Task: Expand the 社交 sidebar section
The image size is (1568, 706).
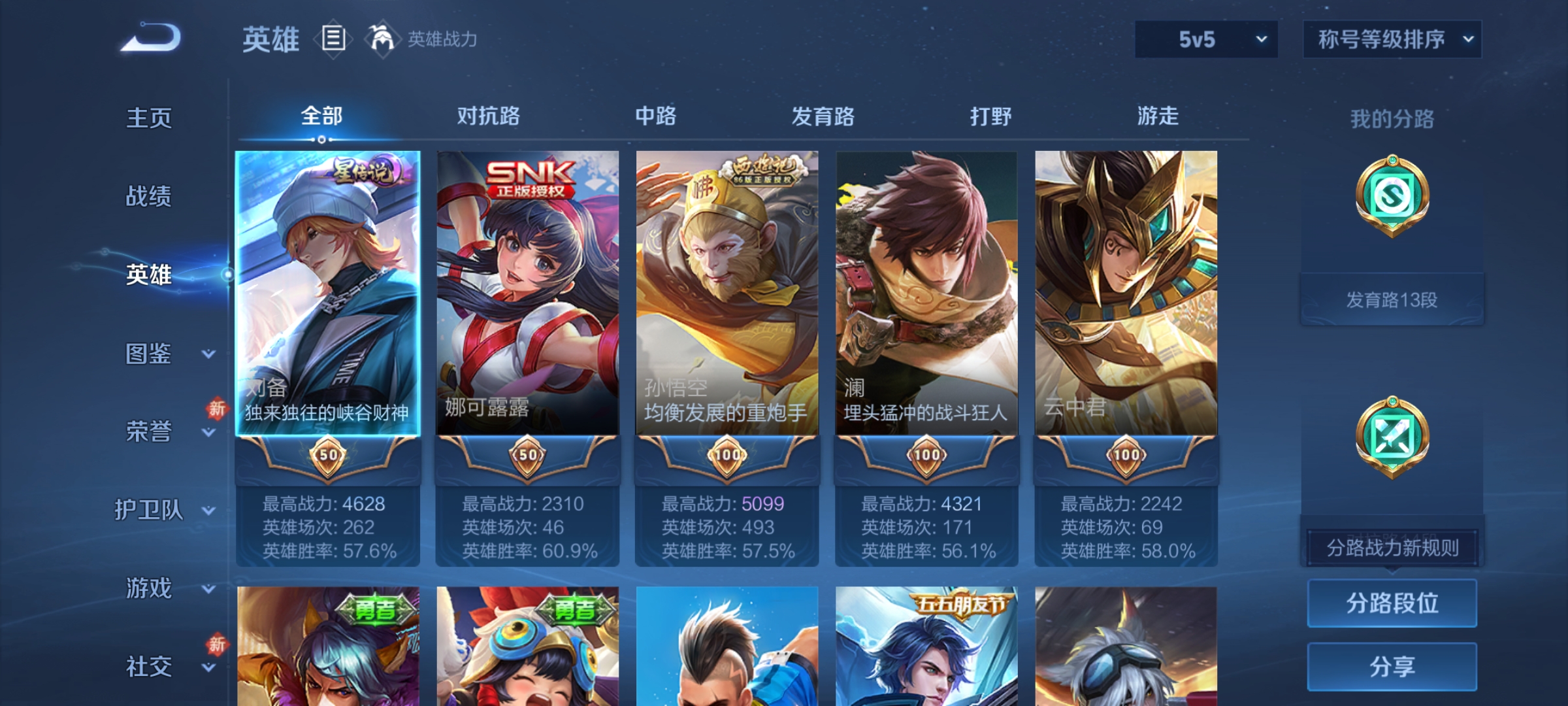Action: click(150, 667)
